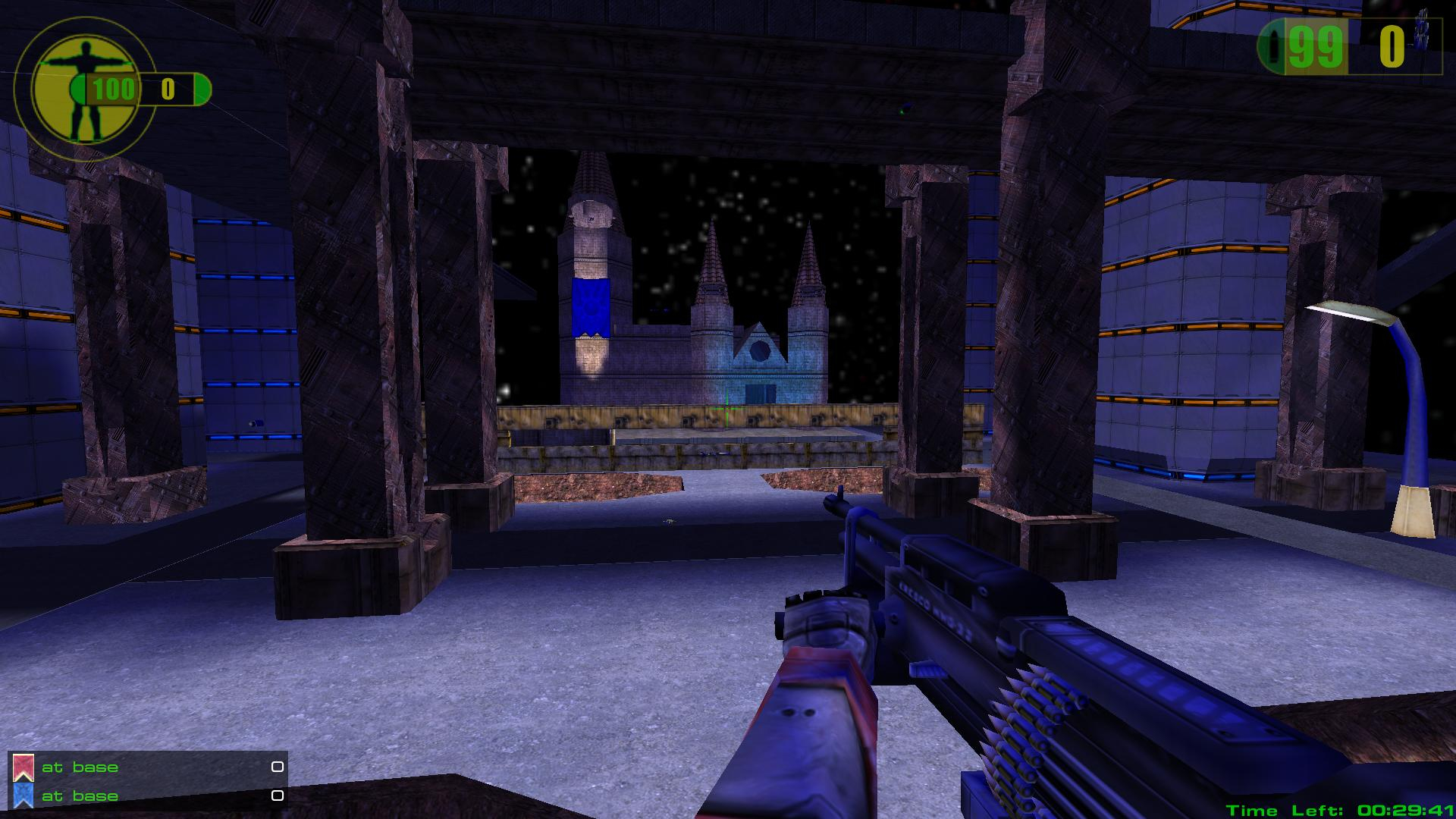
Task: Click the red team flag status icon
Action: (24, 767)
